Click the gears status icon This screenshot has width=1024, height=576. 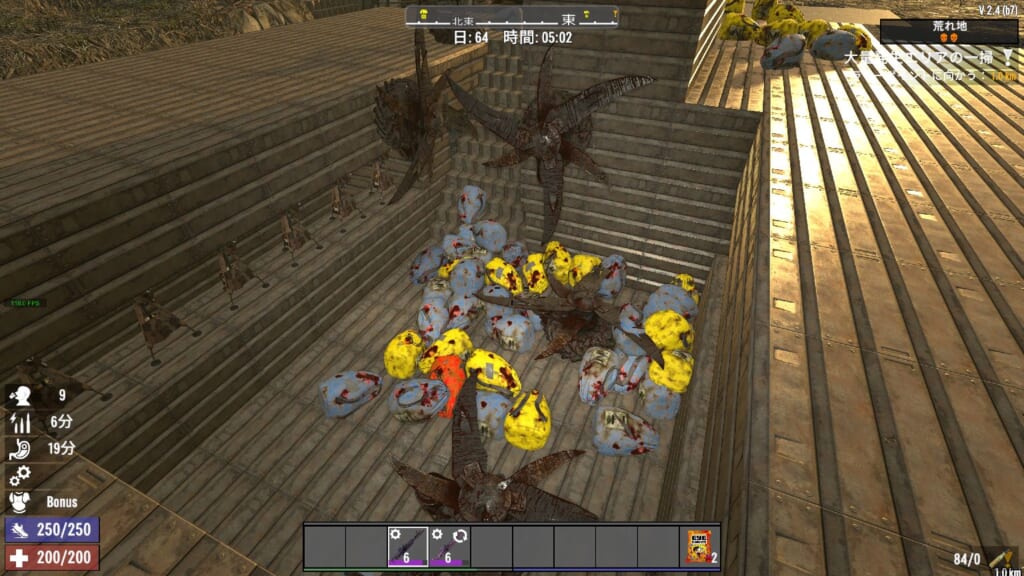click(x=21, y=475)
